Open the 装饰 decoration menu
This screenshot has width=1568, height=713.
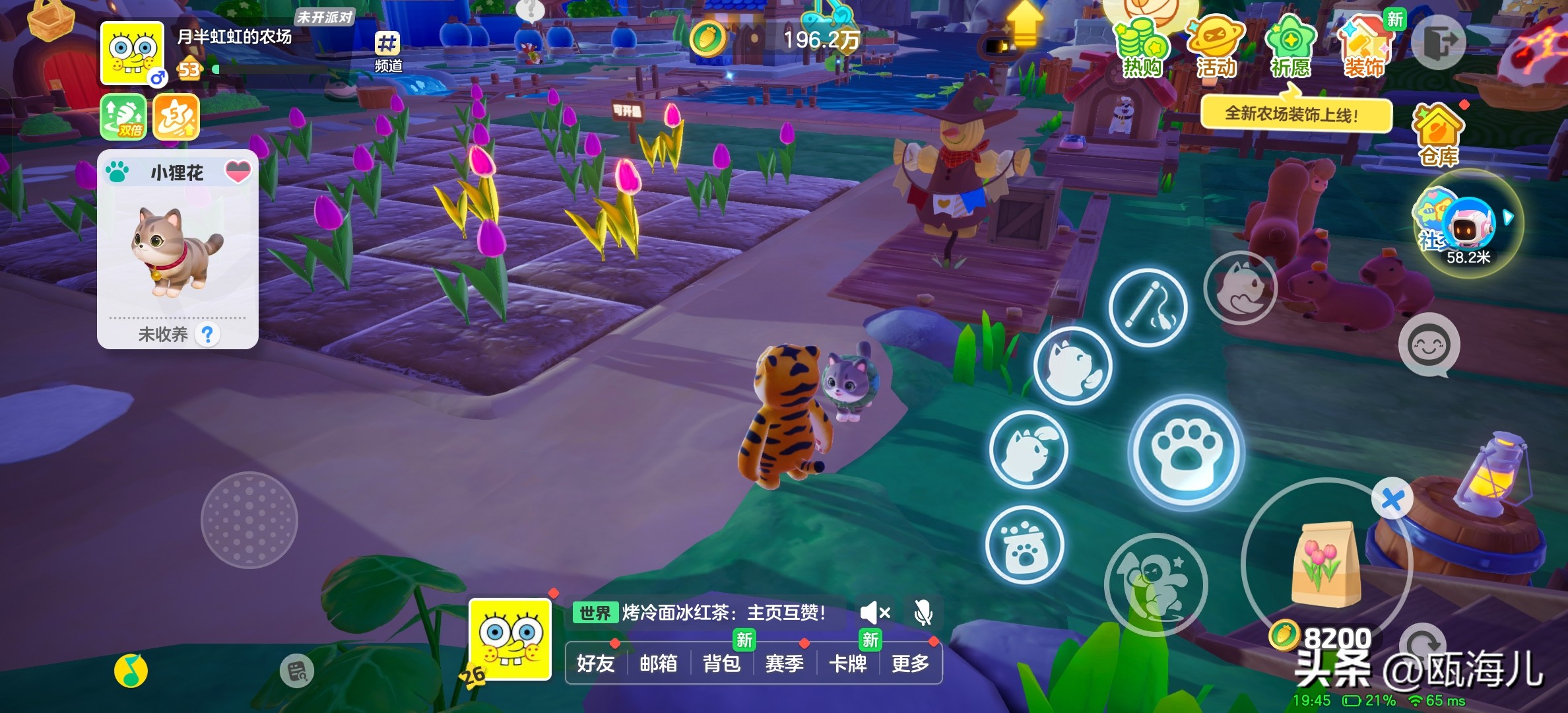point(1364,48)
